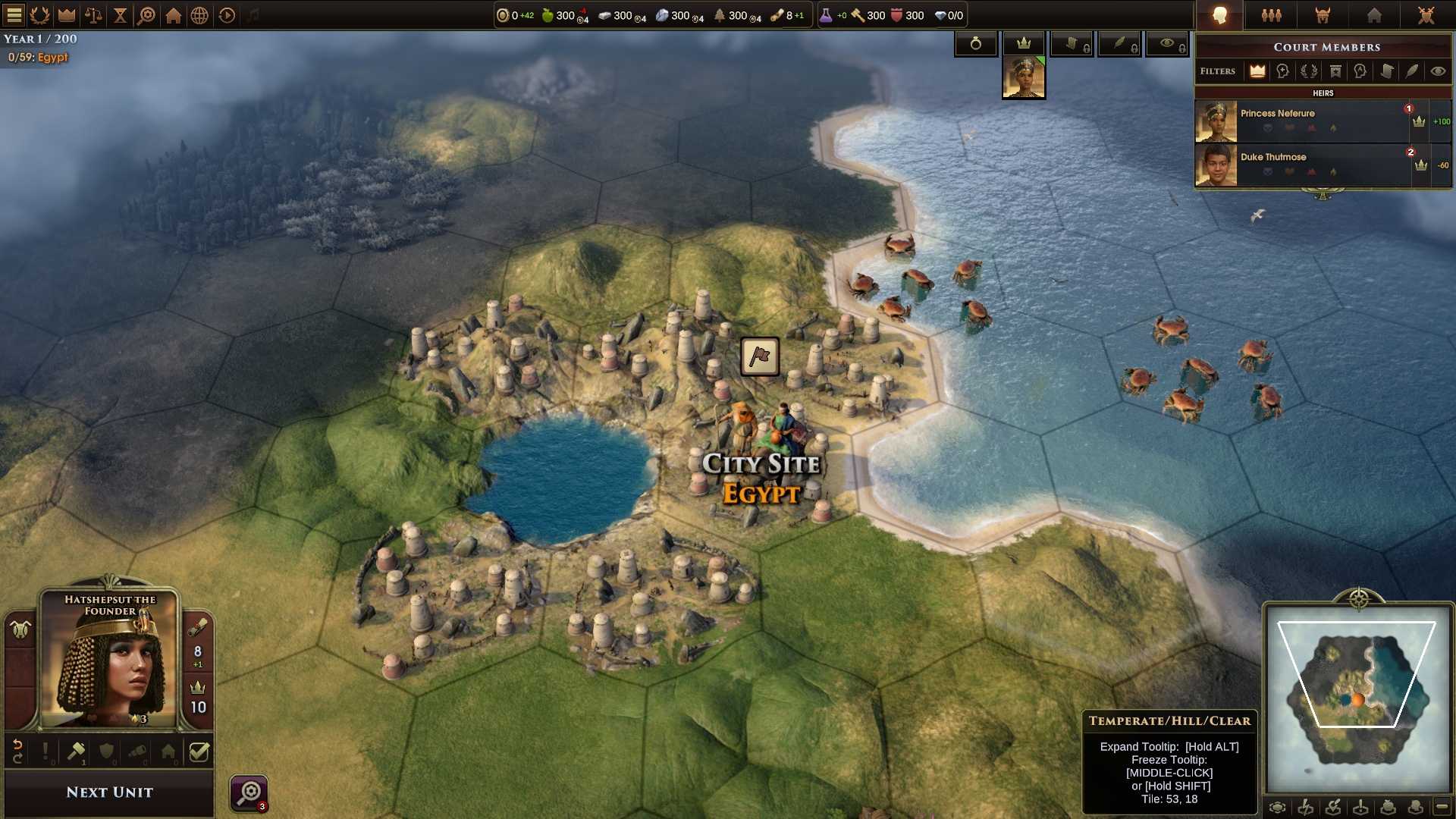The image size is (1456, 819).
Task: Switch to the crossed swords shield tab
Action: (1426, 15)
